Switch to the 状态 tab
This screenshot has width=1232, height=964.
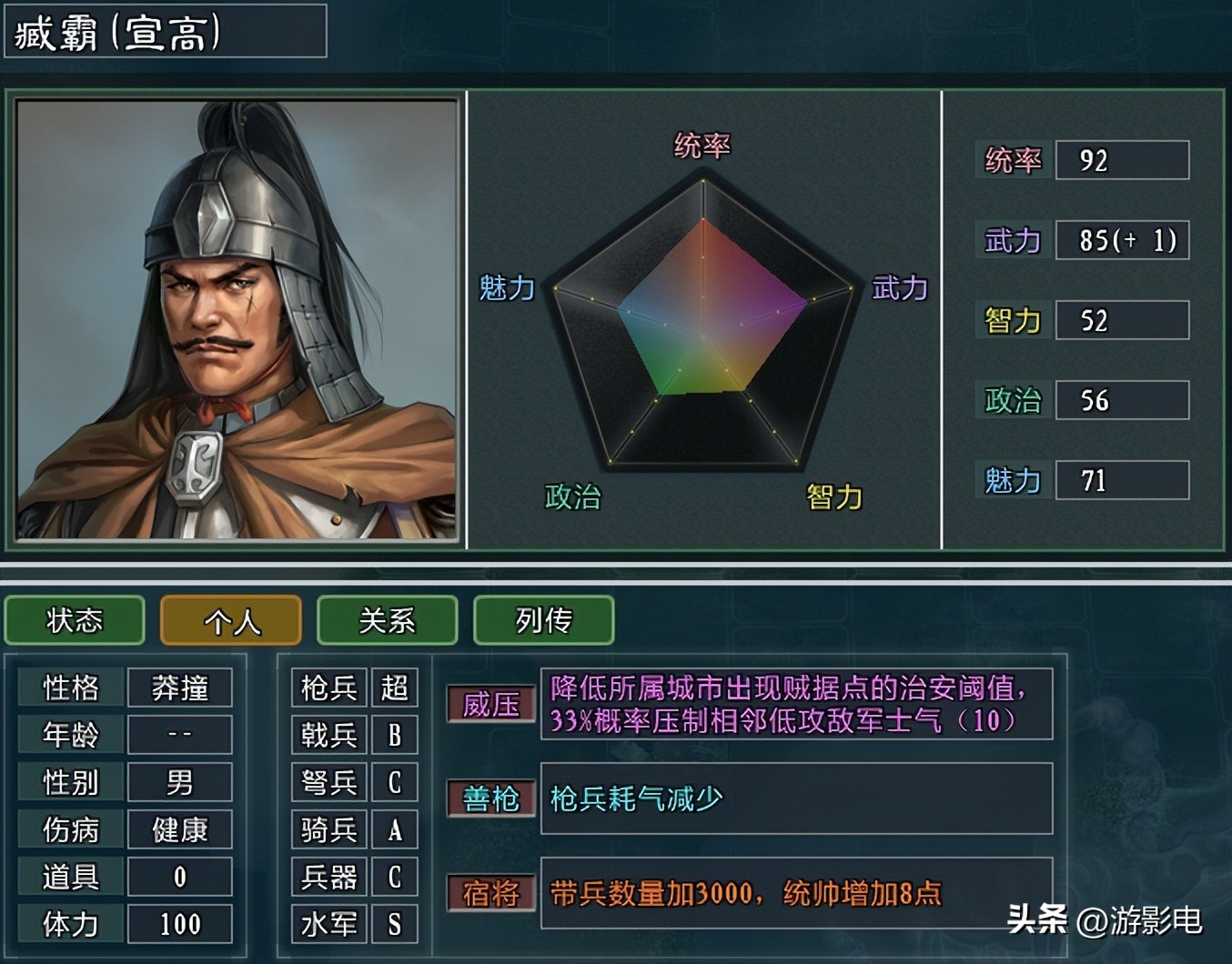(x=74, y=621)
